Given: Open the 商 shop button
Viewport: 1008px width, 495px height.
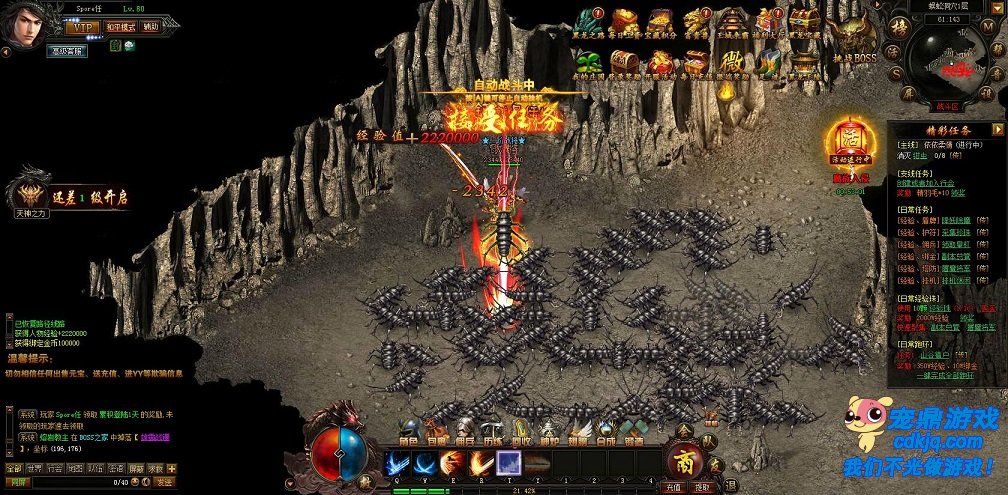Looking at the screenshot, I should click(x=684, y=461).
